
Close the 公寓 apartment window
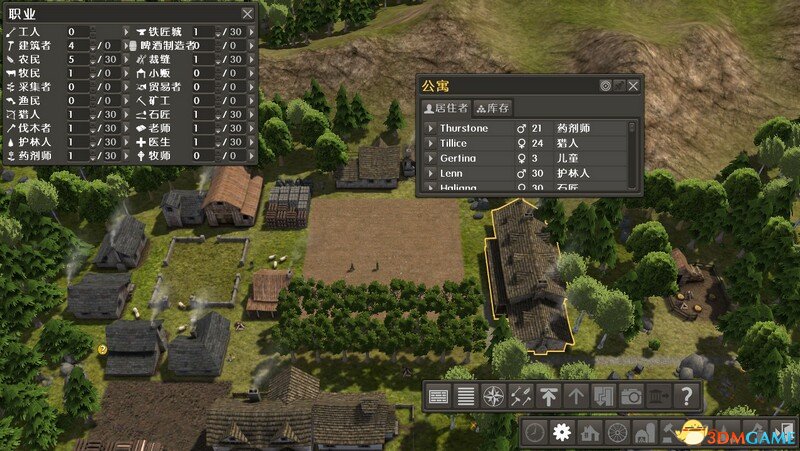(633, 86)
